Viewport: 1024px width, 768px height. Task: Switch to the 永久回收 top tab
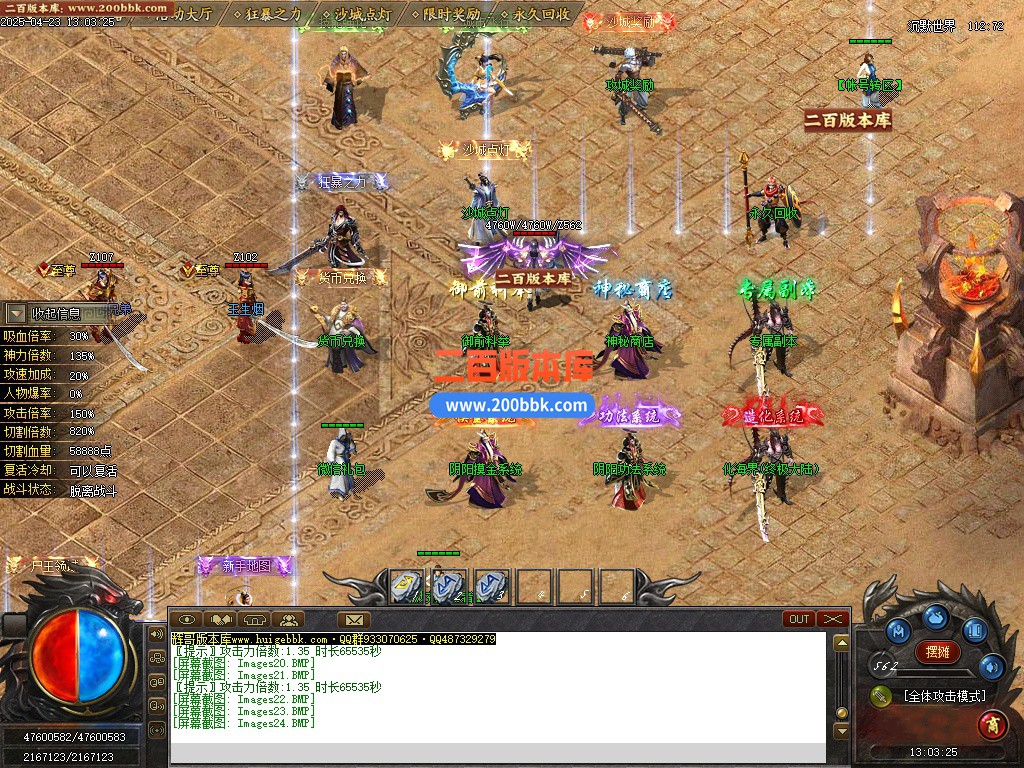542,15
